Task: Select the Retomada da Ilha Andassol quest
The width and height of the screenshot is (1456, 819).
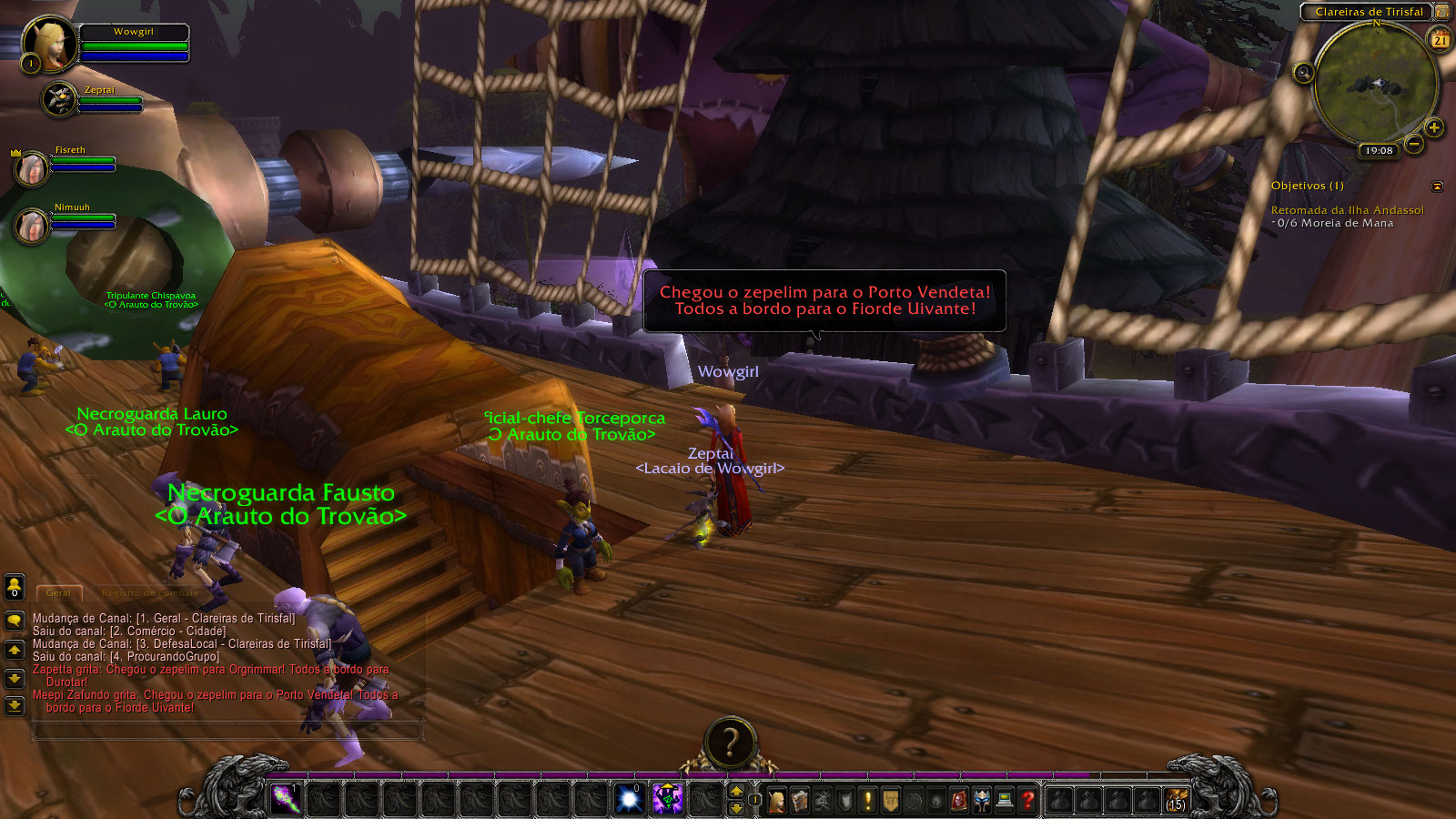Action: click(1347, 210)
